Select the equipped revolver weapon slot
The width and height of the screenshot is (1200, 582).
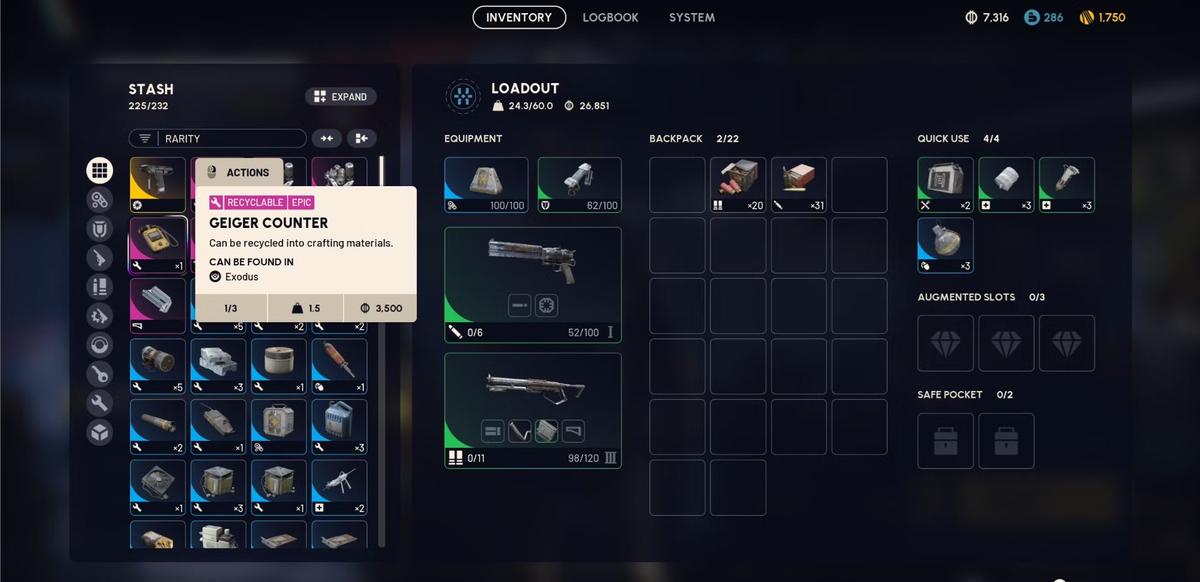[532, 284]
